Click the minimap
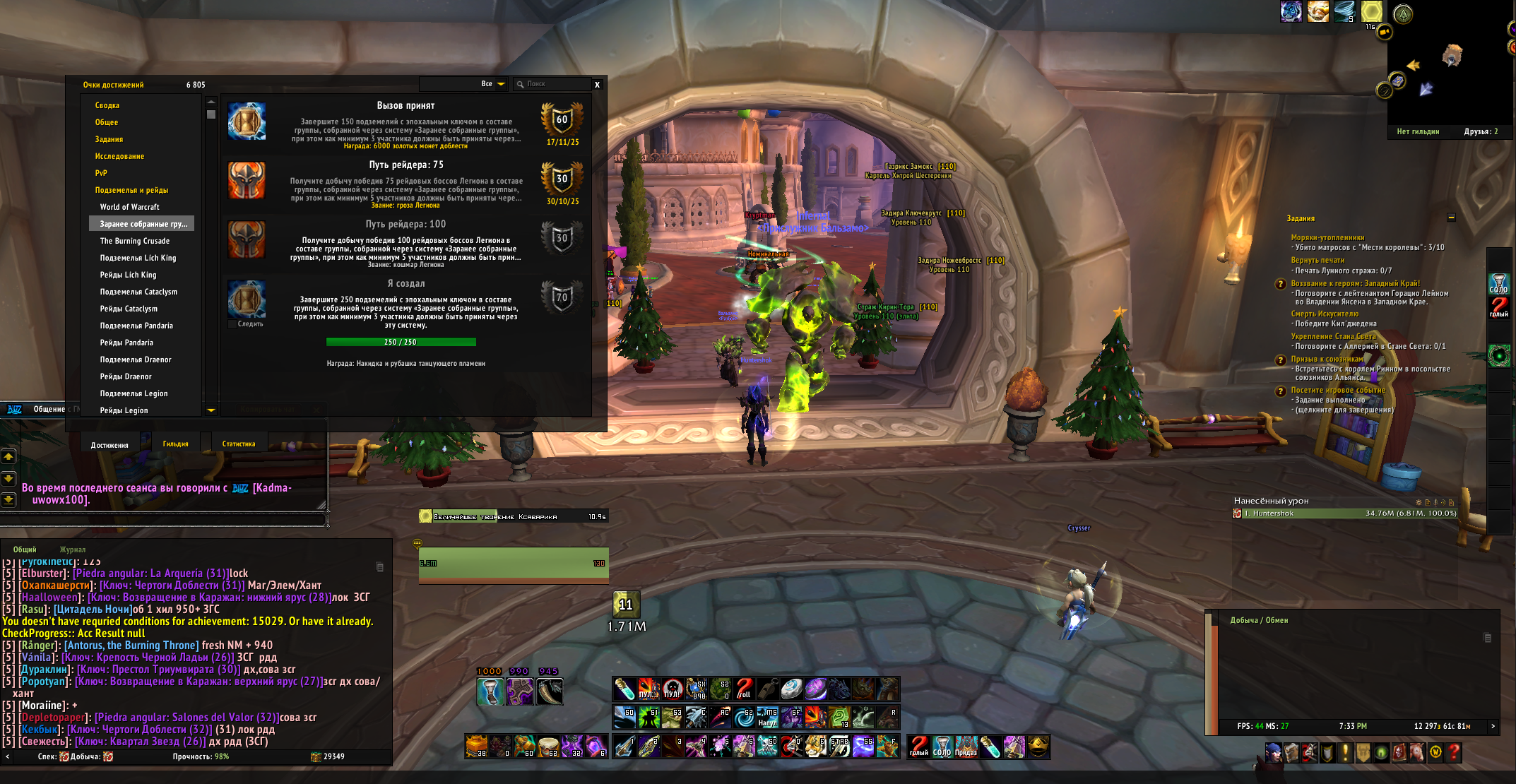 click(x=1441, y=67)
